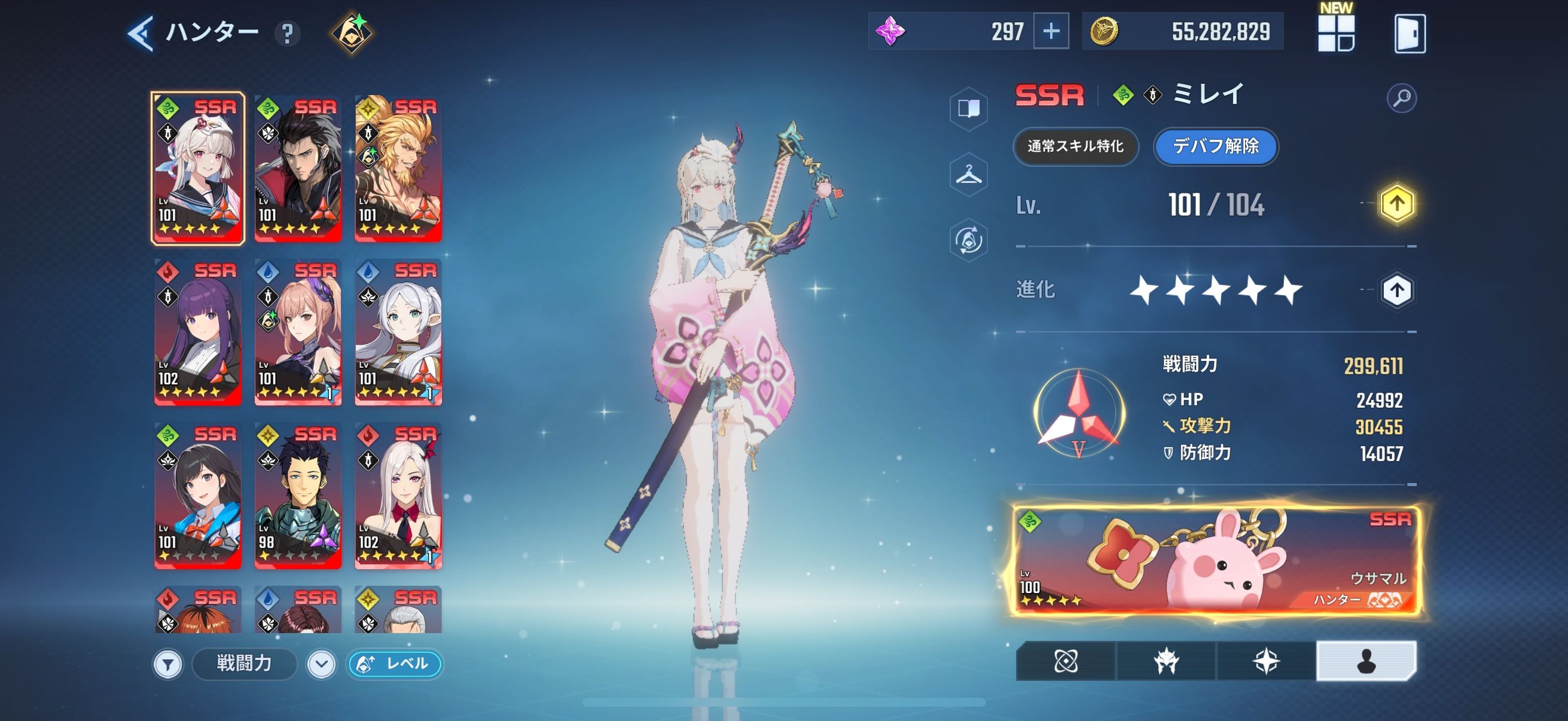Toggle the レベル button
Viewport: 1568px width, 721px height.
click(395, 663)
